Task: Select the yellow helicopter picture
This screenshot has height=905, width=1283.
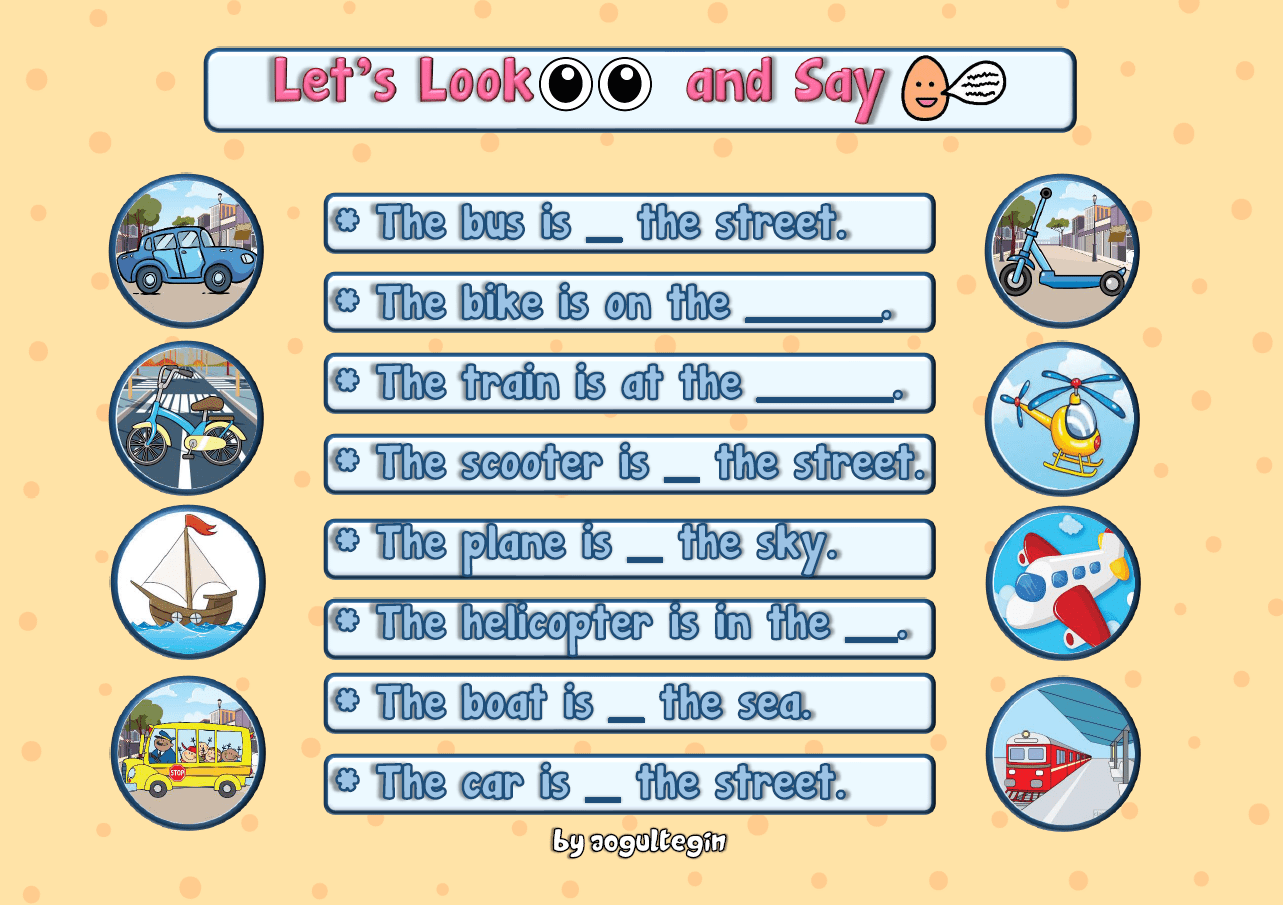Action: point(1062,418)
